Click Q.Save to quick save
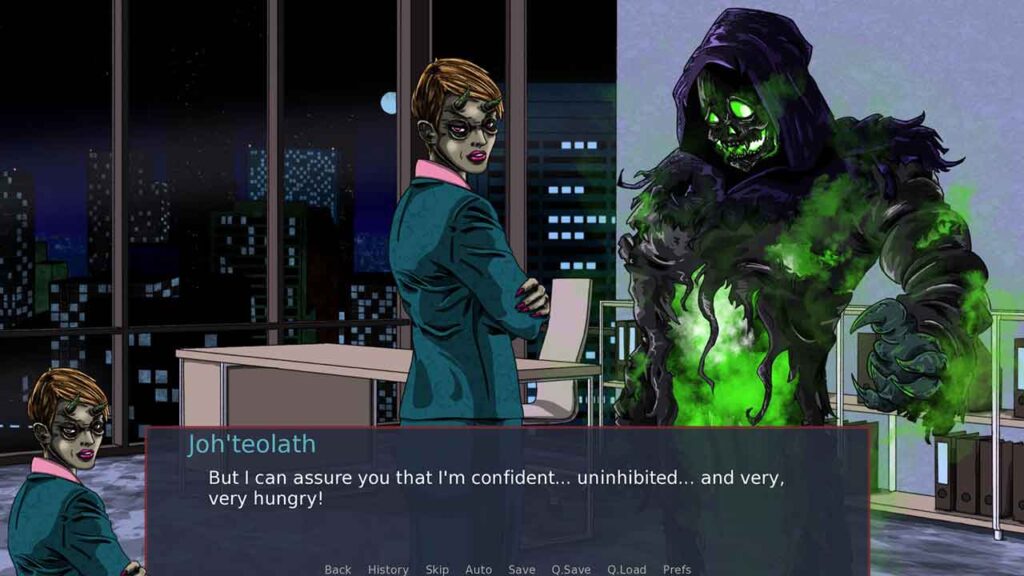This screenshot has height=576, width=1024. coord(571,569)
